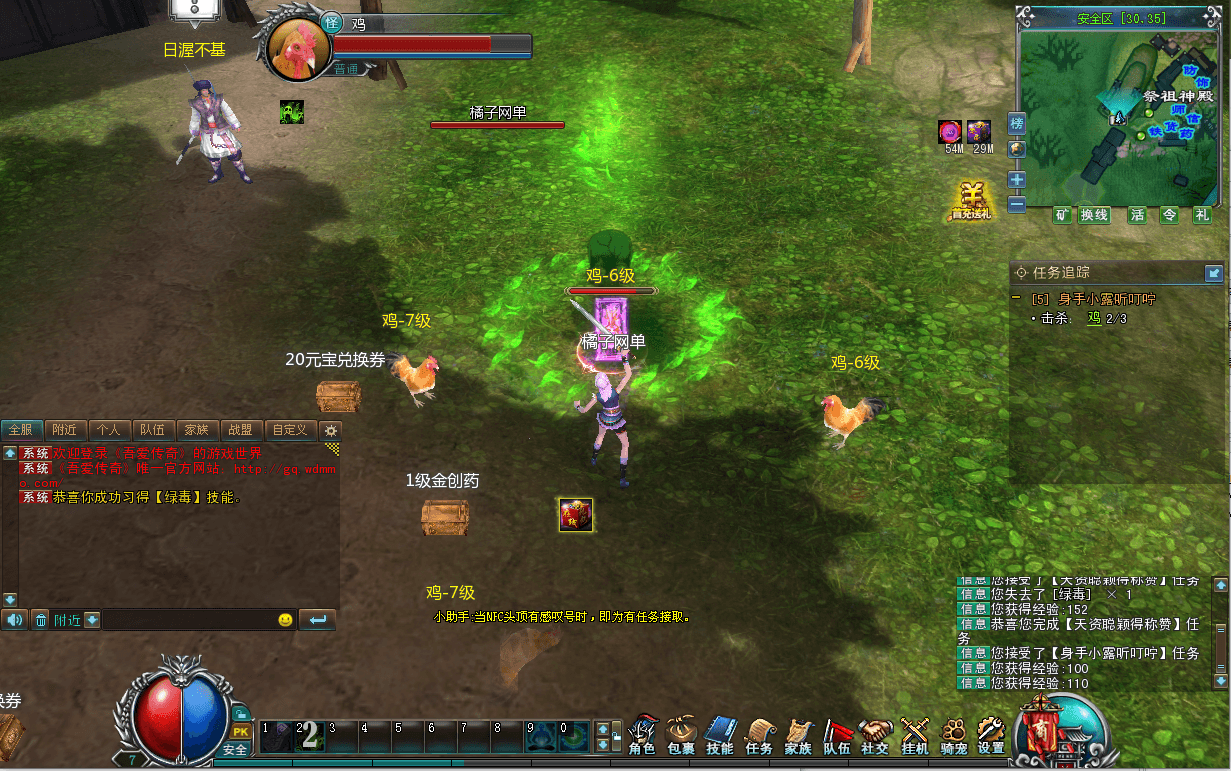Switch to the 家族 chat tab
The height and width of the screenshot is (771, 1231).
click(x=197, y=430)
